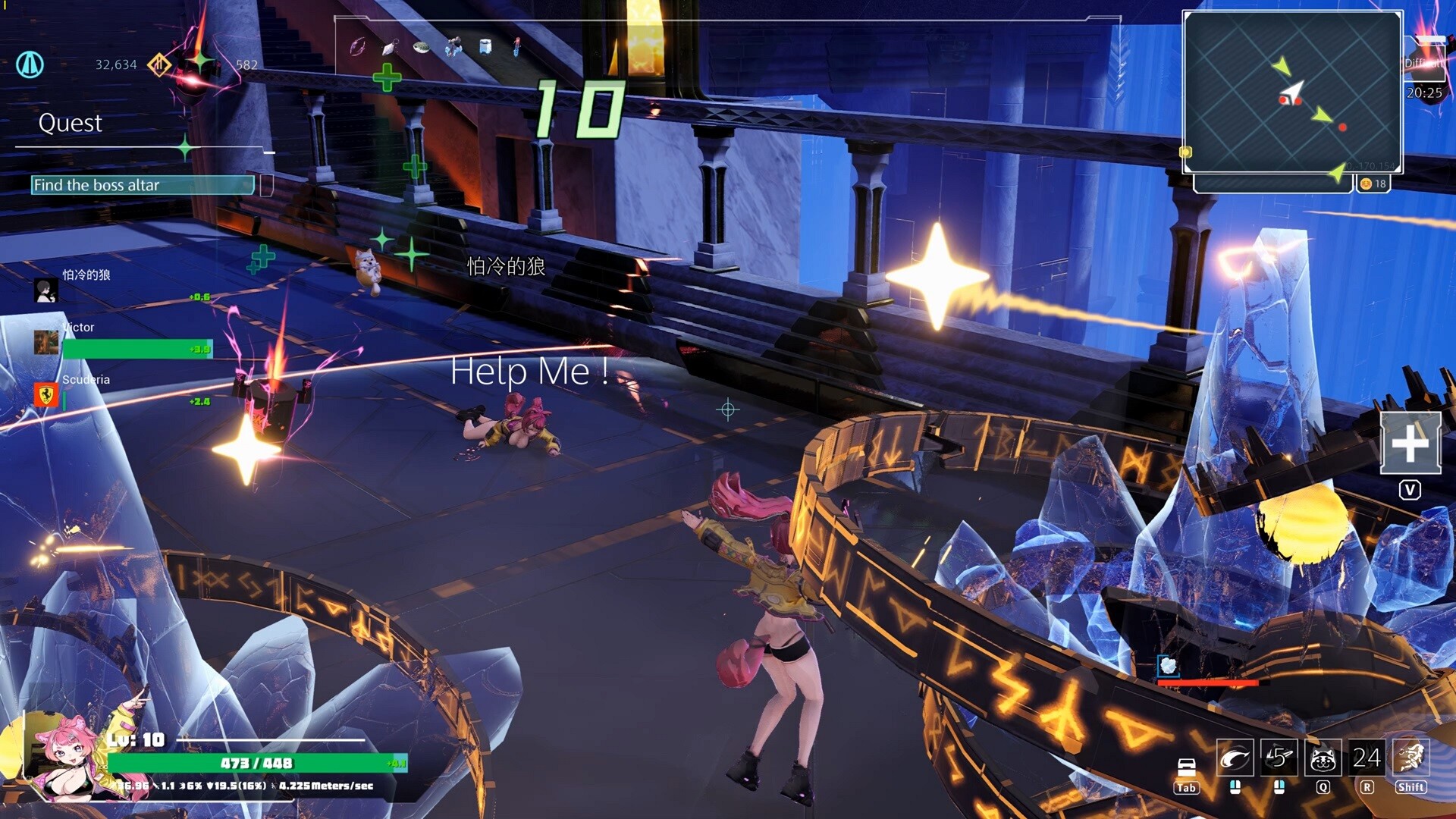Image resolution: width=1456 pixels, height=819 pixels.
Task: Click the R skill icon with 24 charges
Action: click(x=1367, y=758)
